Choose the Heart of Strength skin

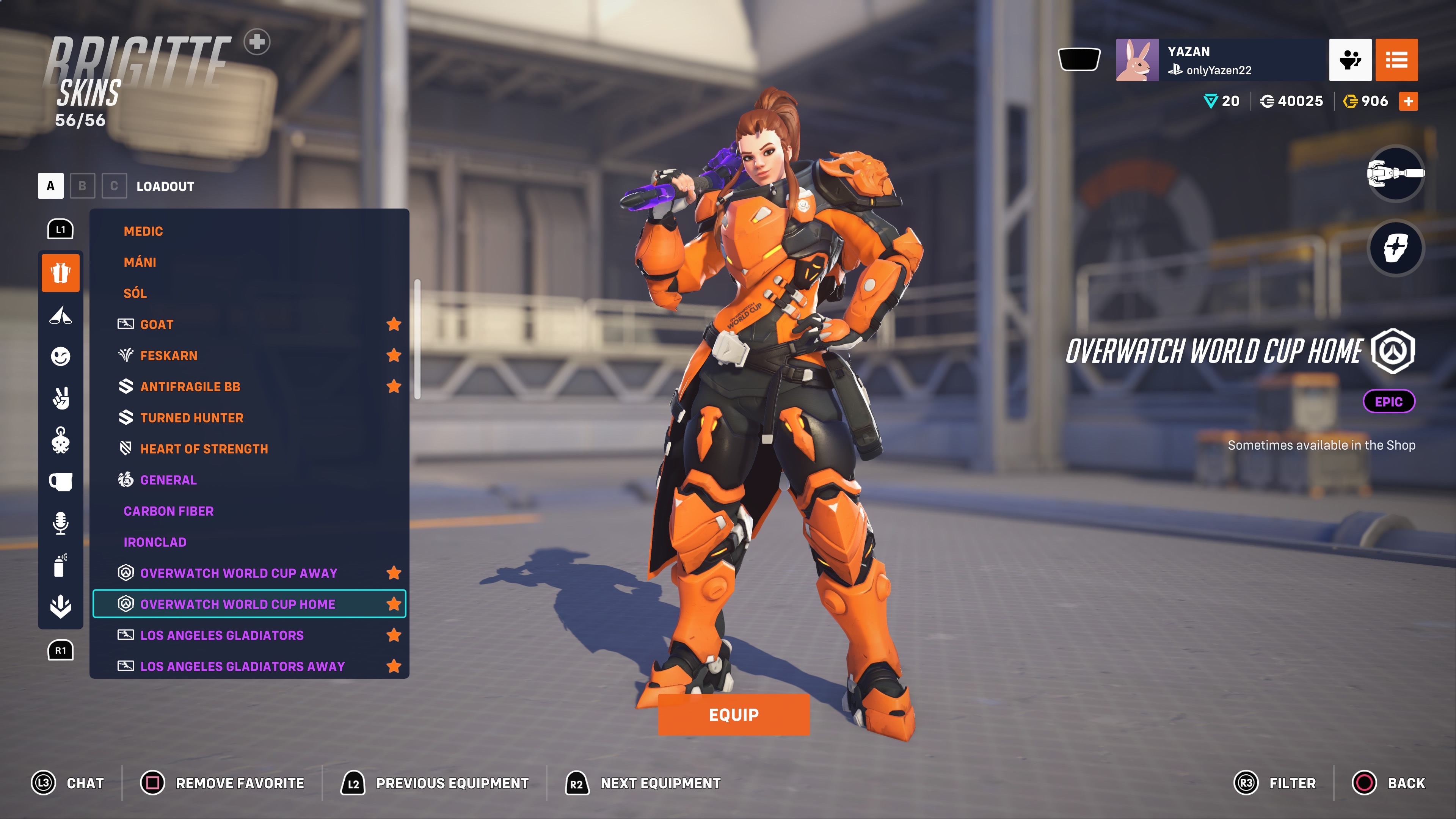(x=204, y=449)
